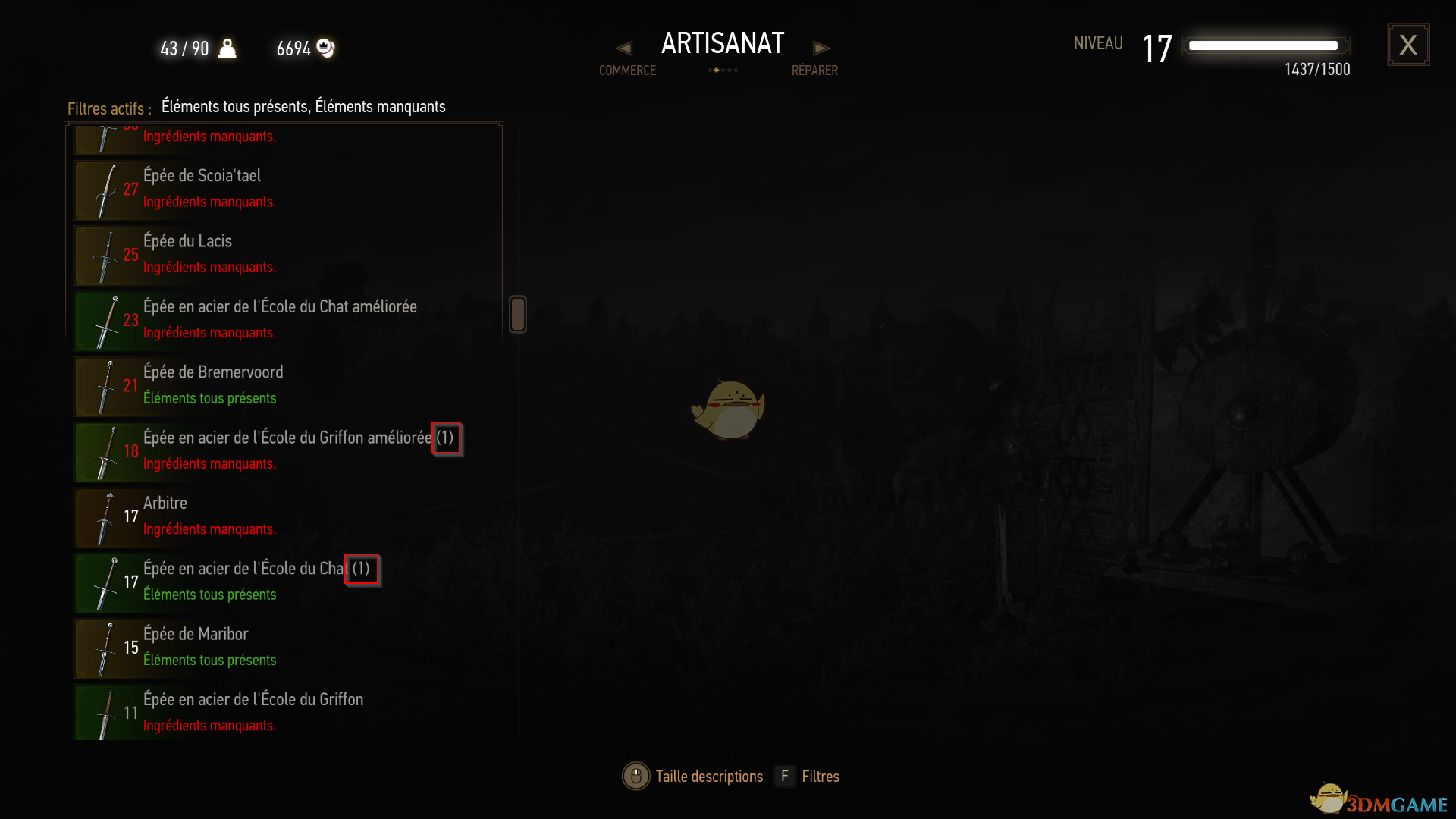Click the Épée de Maribor sword icon
The height and width of the screenshot is (819, 1456).
106,648
